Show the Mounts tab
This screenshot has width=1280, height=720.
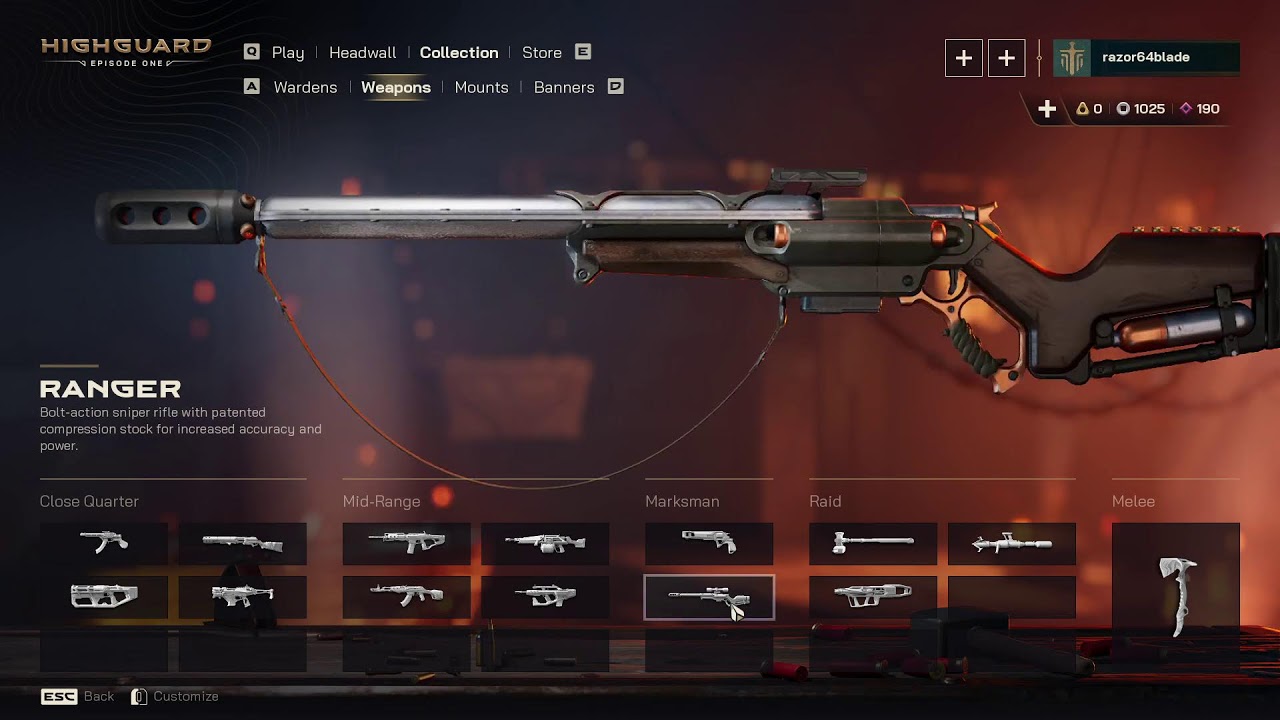pyautogui.click(x=481, y=88)
